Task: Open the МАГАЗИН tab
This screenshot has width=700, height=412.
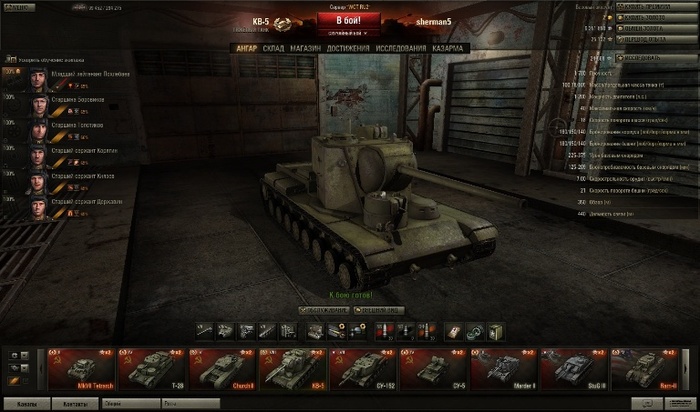Action: click(x=306, y=48)
